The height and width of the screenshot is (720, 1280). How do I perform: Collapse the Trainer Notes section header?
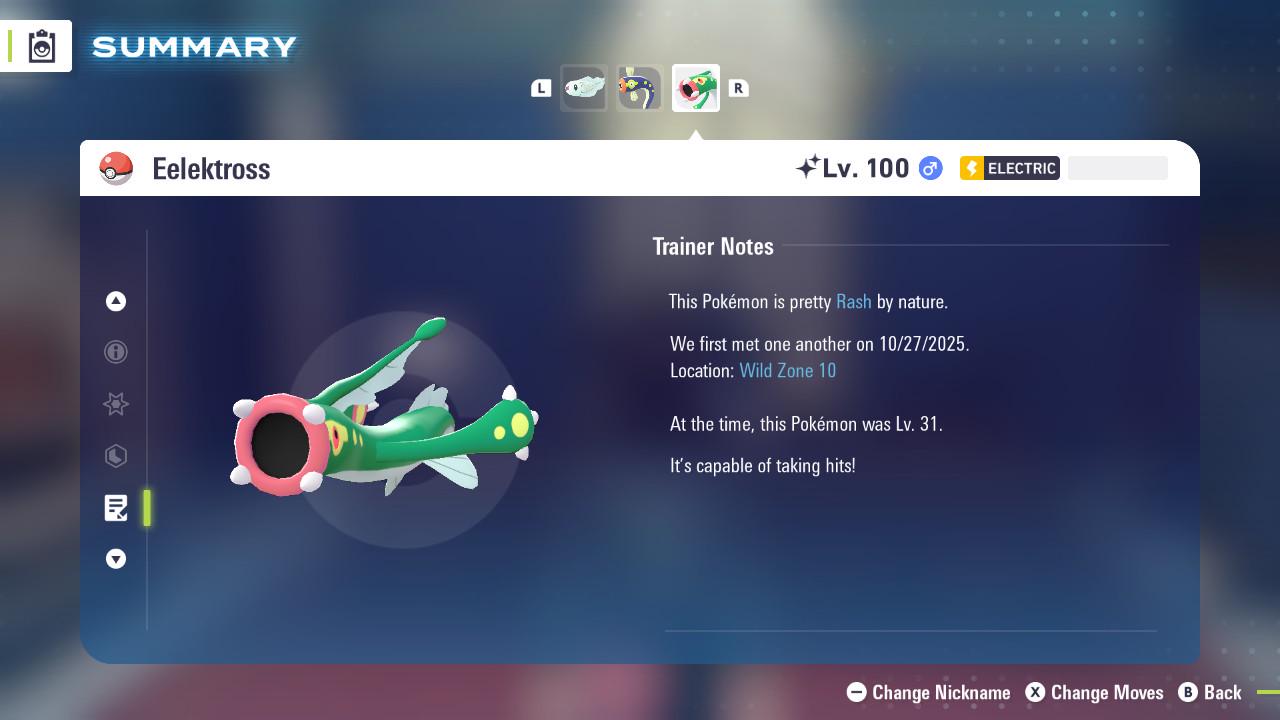(713, 246)
